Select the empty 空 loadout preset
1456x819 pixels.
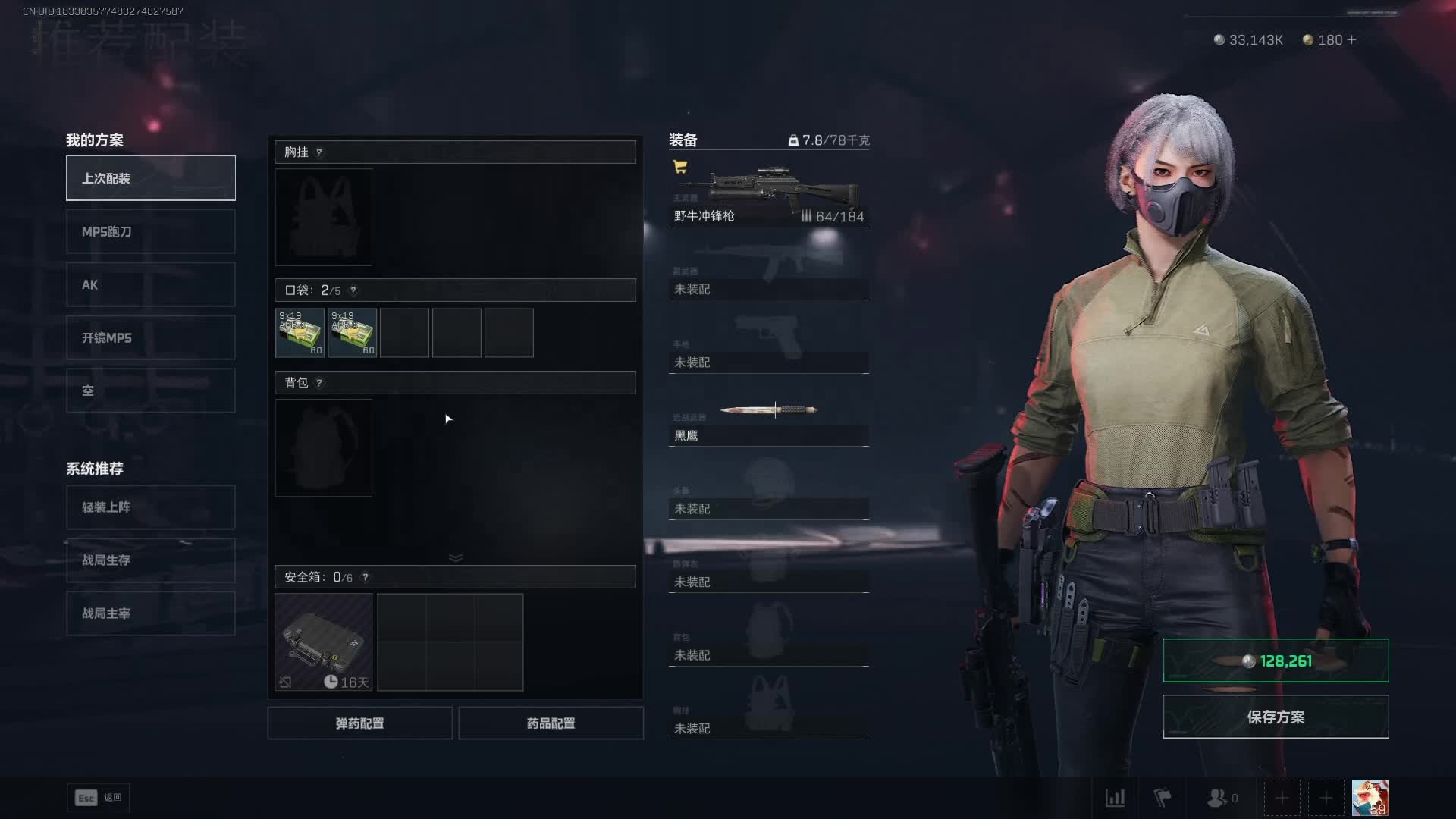[x=150, y=391]
